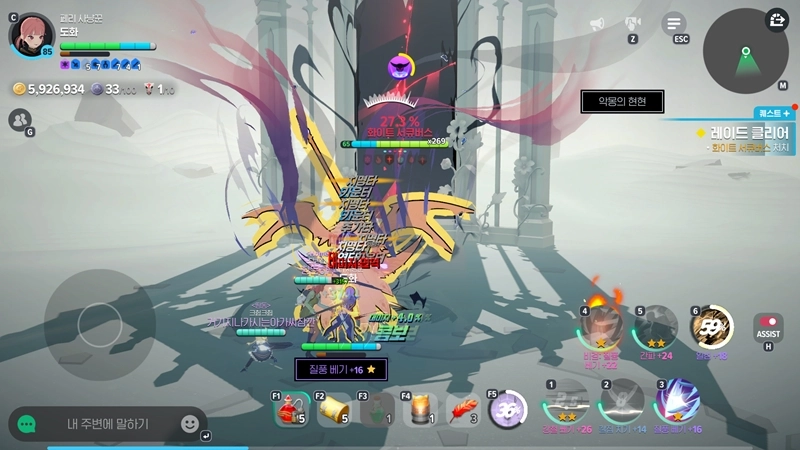
Task: Click the exit arrow button above minimap
Action: [778, 19]
